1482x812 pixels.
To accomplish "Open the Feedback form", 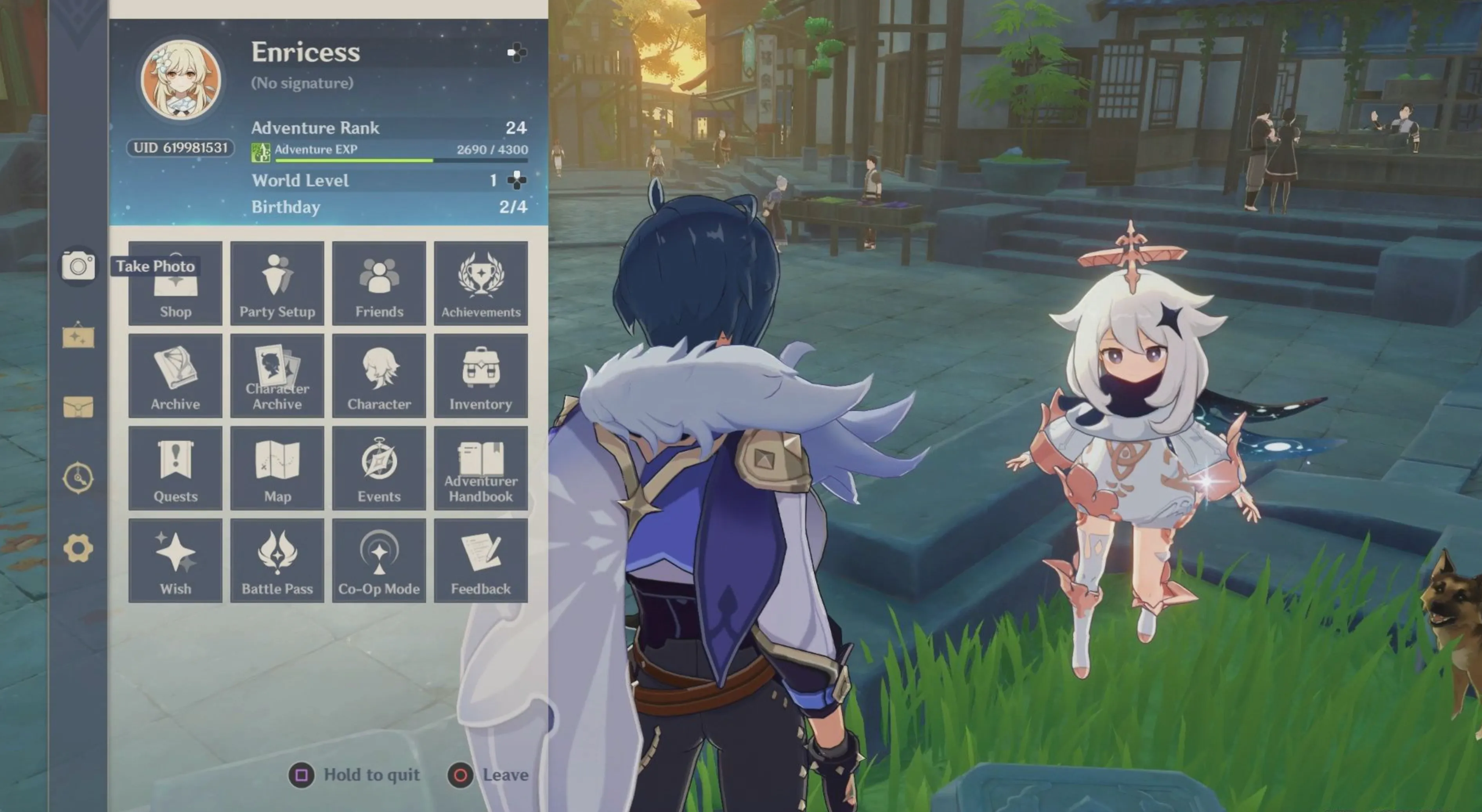I will click(481, 561).
